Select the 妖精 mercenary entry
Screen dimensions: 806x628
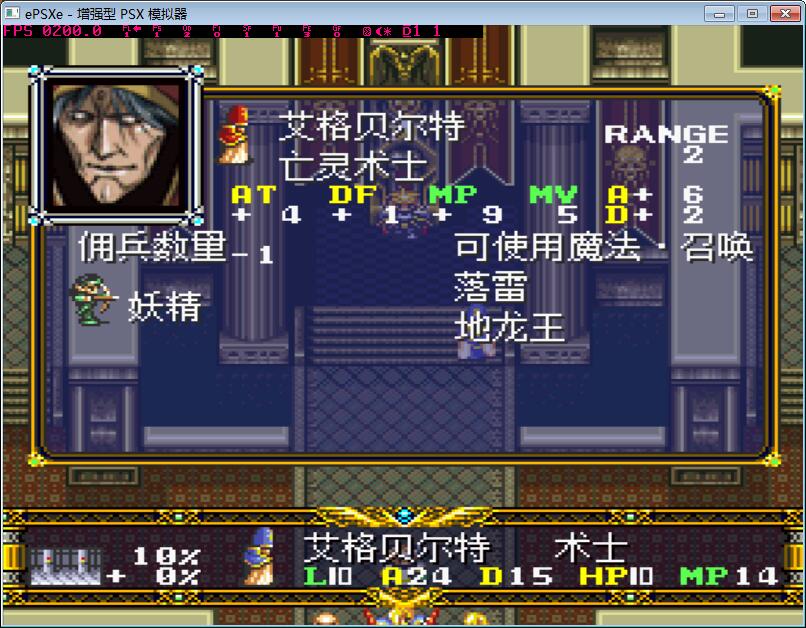(x=163, y=306)
